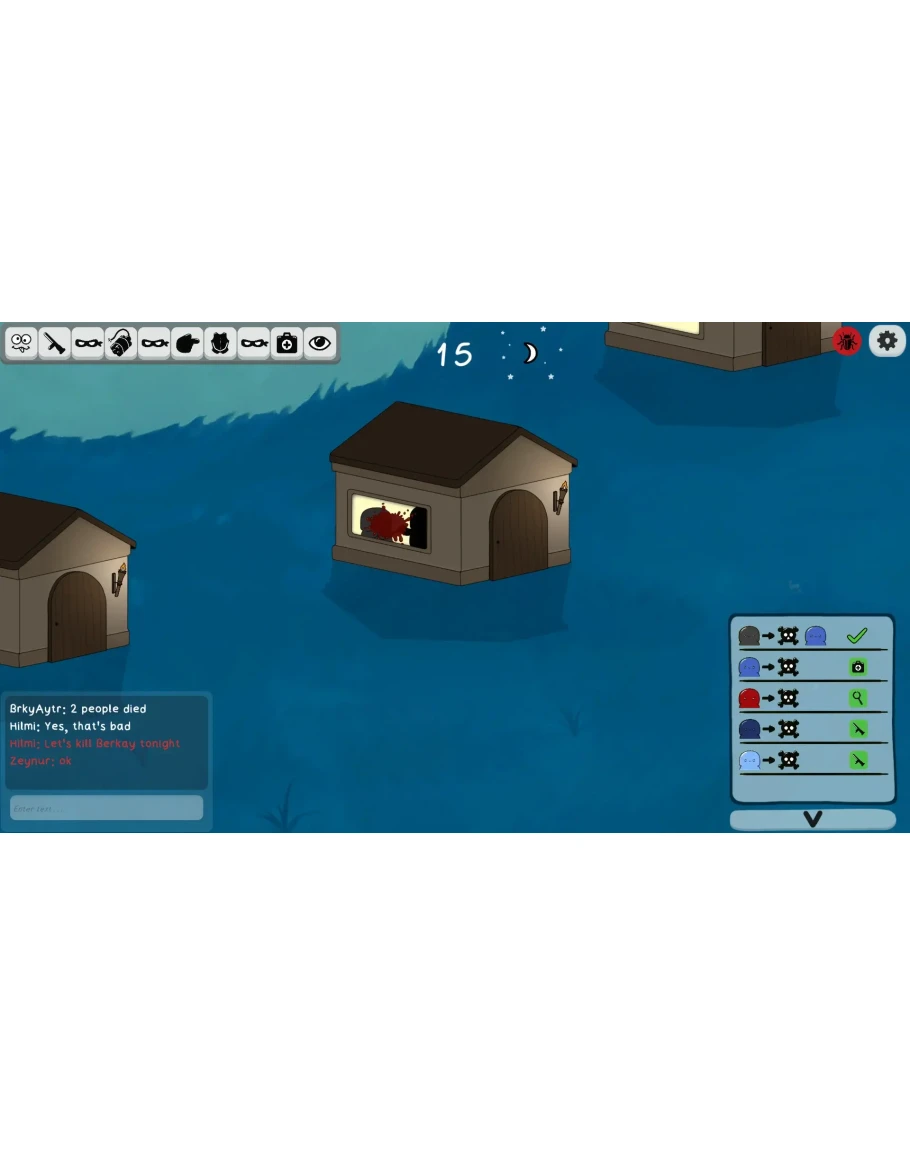Click the green checkmark in the death log
The height and width of the screenshot is (1155, 910).
pos(856,635)
